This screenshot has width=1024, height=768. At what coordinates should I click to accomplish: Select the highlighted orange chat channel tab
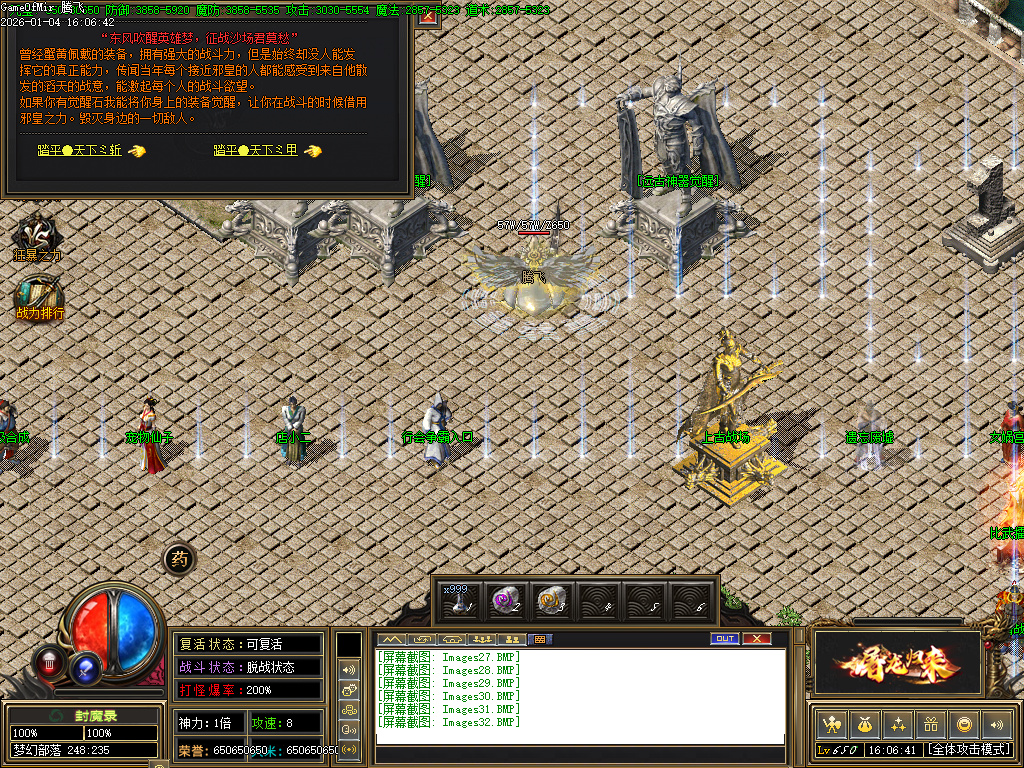coord(539,639)
